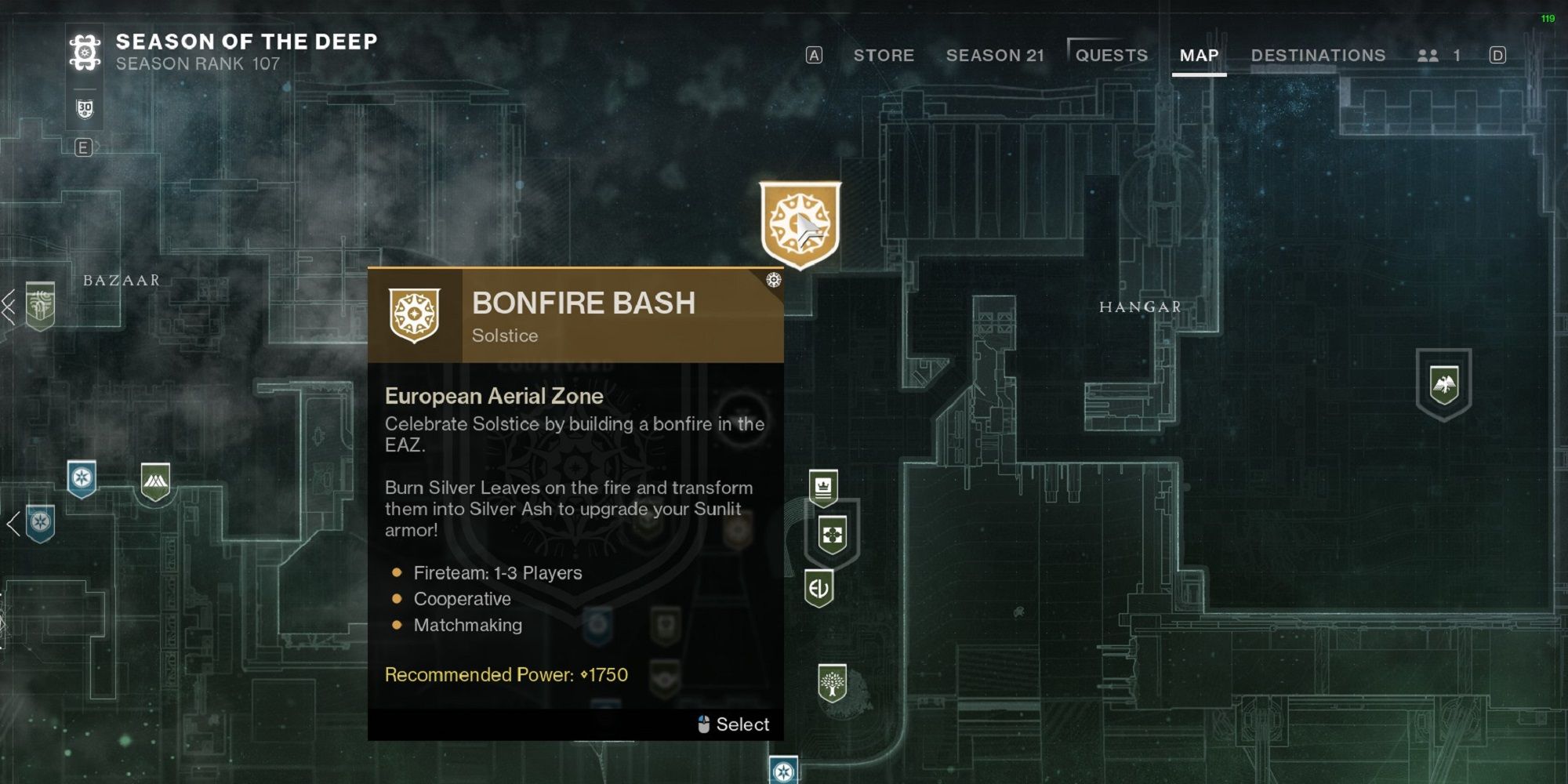This screenshot has width=1568, height=784.
Task: Switch to the SEASON 21 tab
Action: pos(996,56)
